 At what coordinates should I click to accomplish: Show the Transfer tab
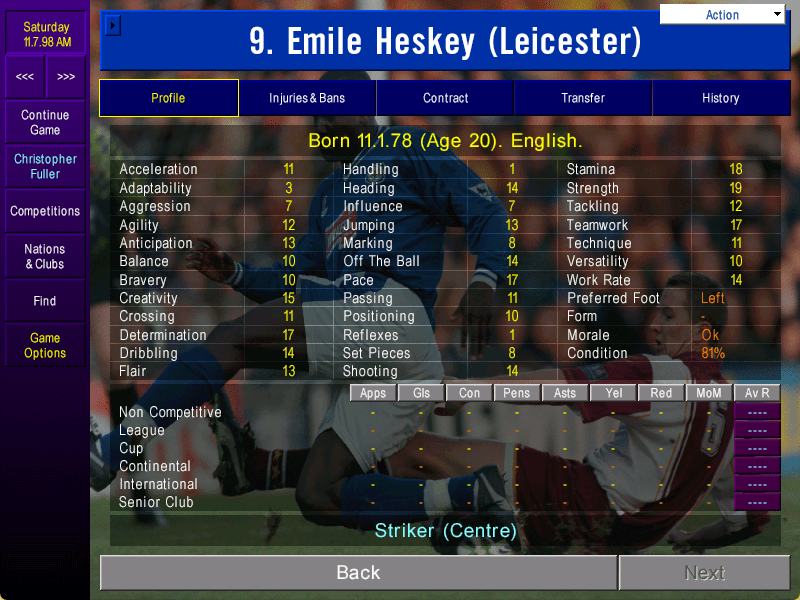click(x=583, y=98)
